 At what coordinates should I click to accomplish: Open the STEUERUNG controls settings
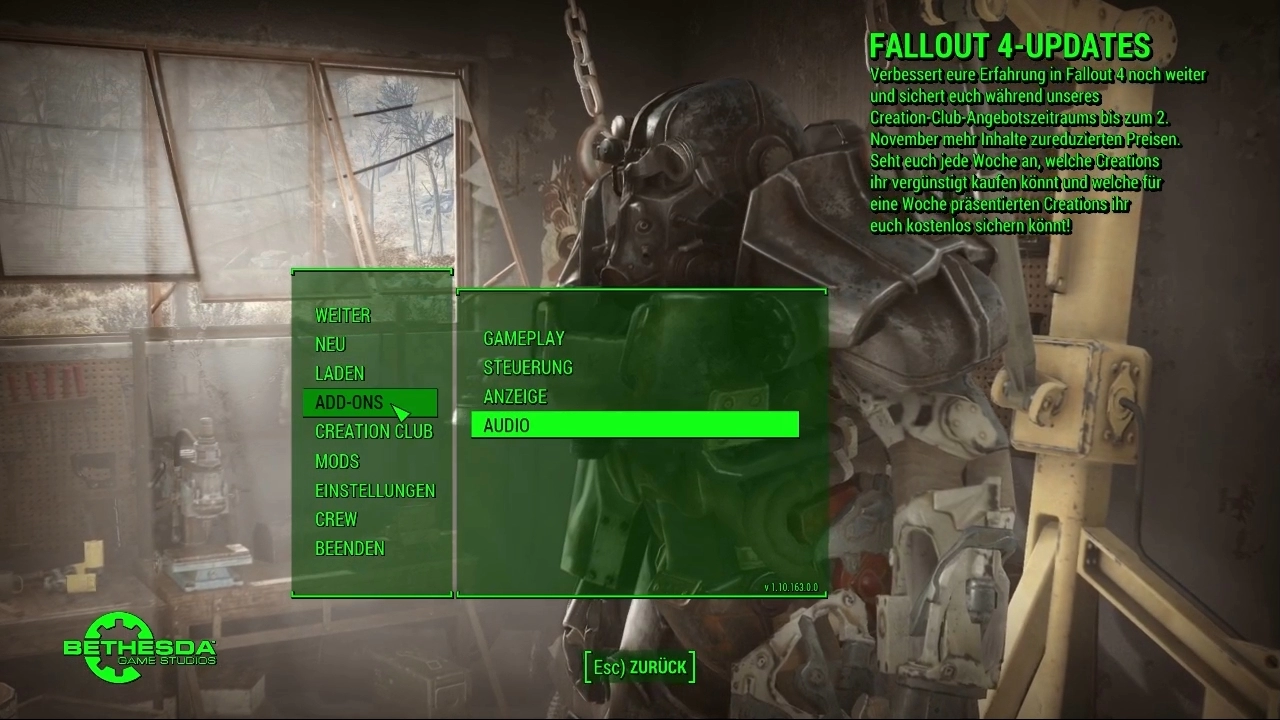[528, 367]
